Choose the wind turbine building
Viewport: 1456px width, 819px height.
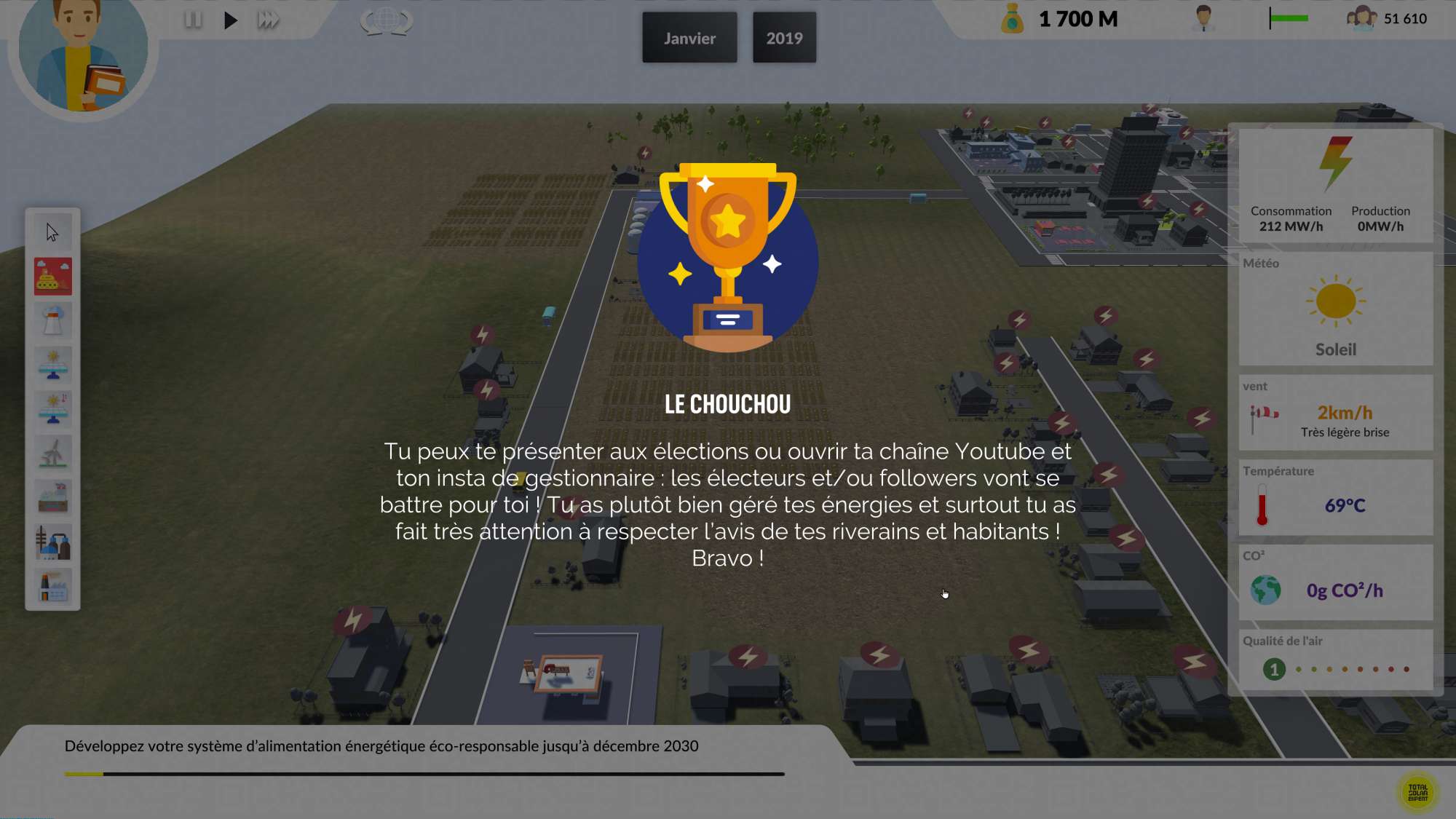tap(52, 454)
